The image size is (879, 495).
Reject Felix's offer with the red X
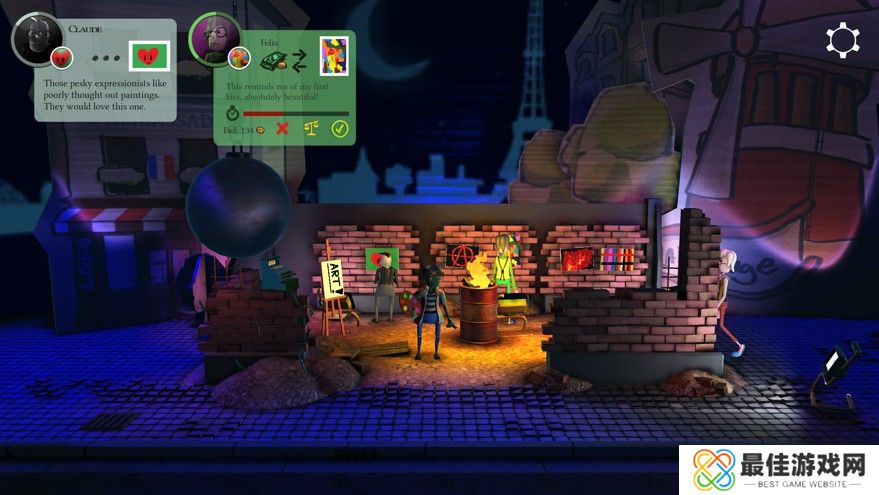click(282, 129)
